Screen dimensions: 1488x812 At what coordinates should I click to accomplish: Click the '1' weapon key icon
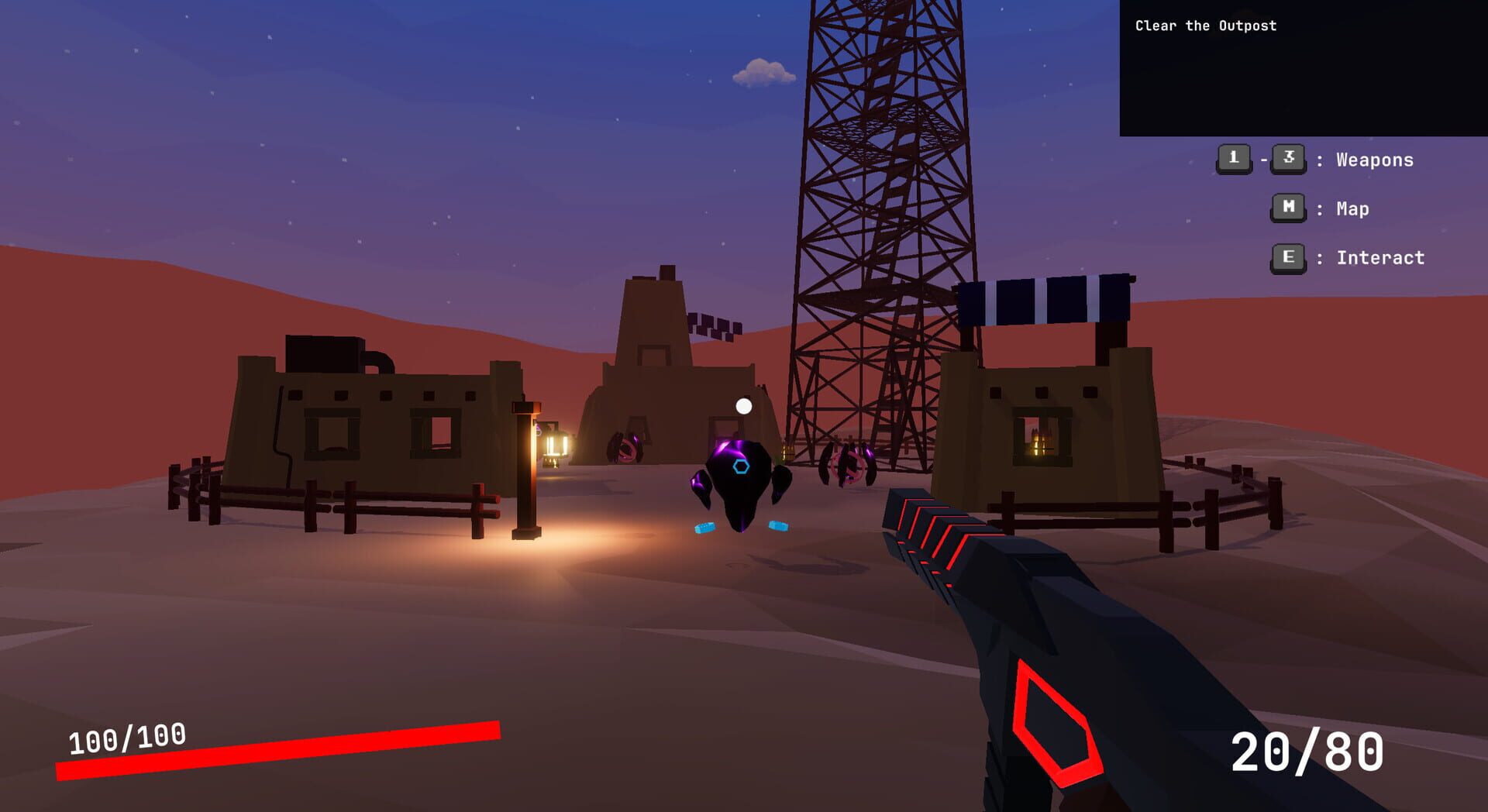(x=1234, y=160)
